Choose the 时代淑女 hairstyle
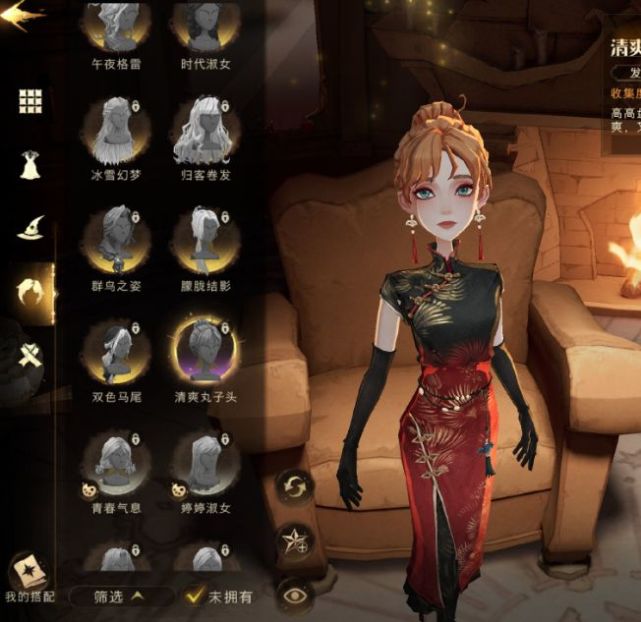 [x=204, y=27]
